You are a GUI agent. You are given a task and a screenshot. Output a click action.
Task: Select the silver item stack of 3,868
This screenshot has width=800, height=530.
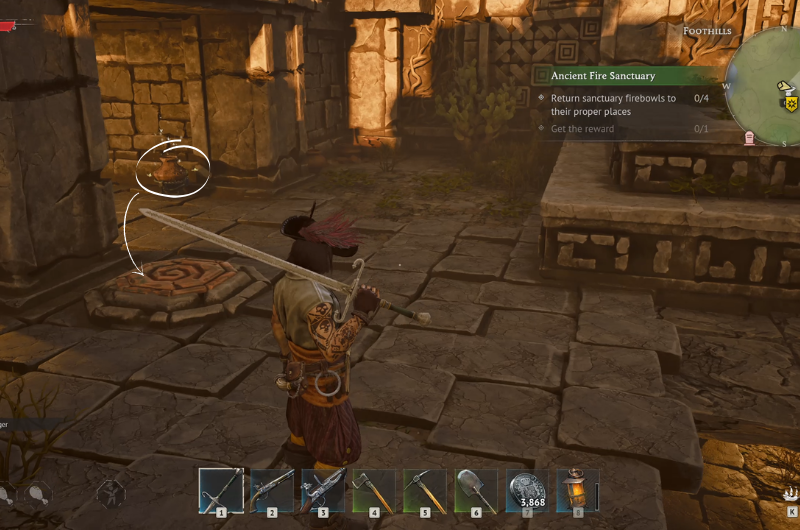click(527, 490)
